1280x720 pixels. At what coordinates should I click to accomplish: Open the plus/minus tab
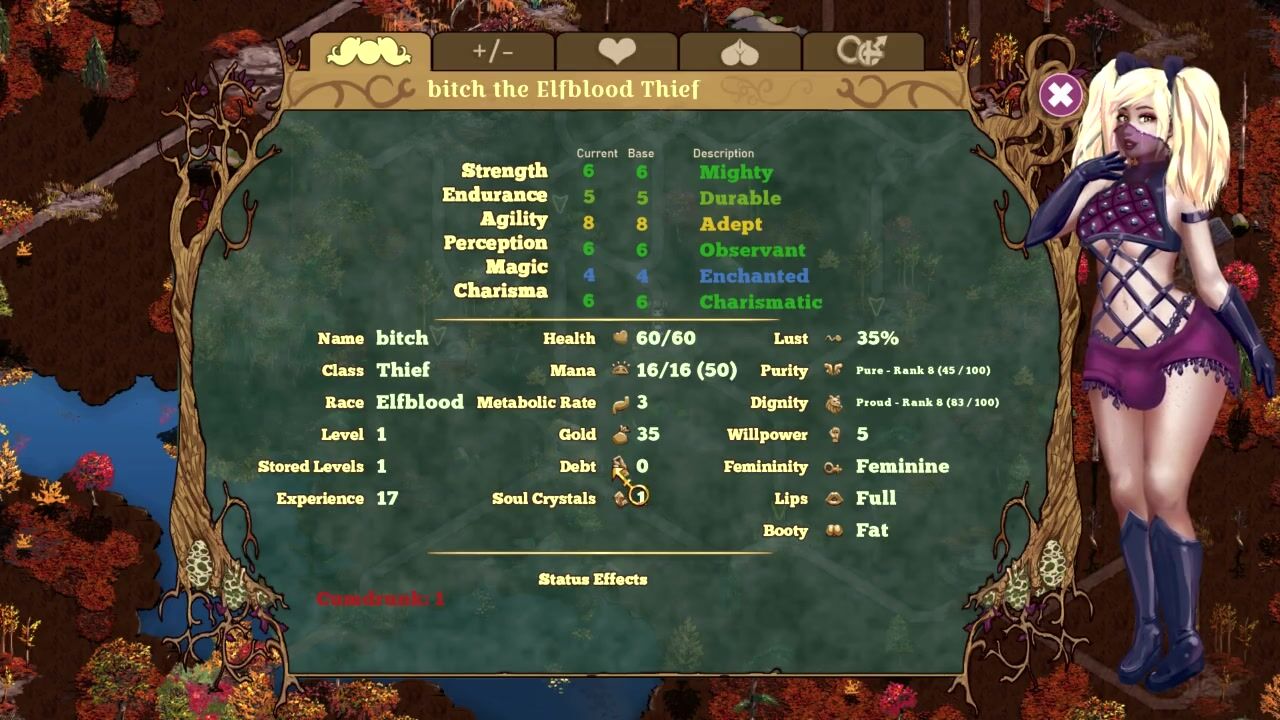click(x=493, y=52)
